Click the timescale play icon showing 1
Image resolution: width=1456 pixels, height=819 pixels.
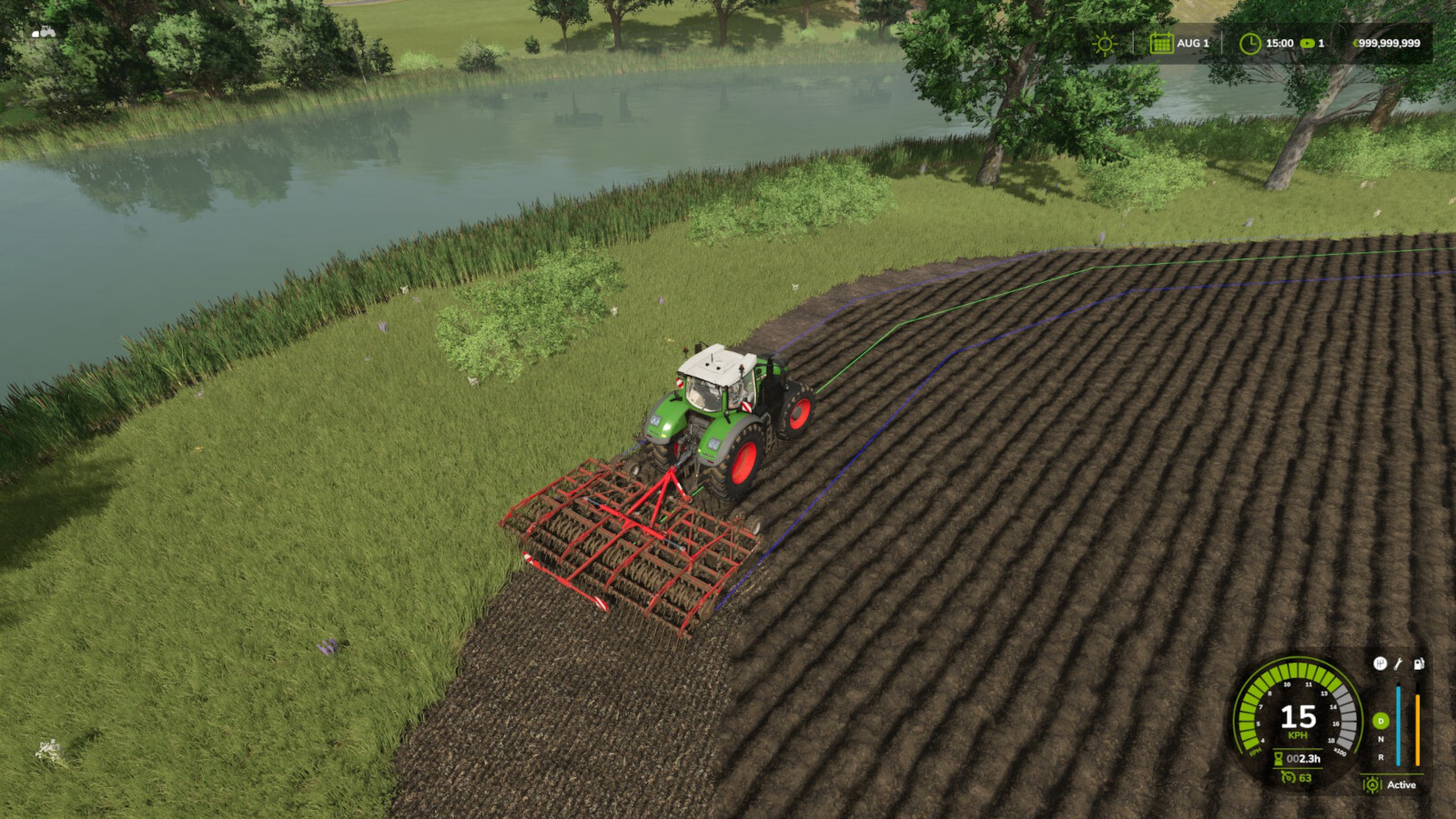pyautogui.click(x=1307, y=44)
